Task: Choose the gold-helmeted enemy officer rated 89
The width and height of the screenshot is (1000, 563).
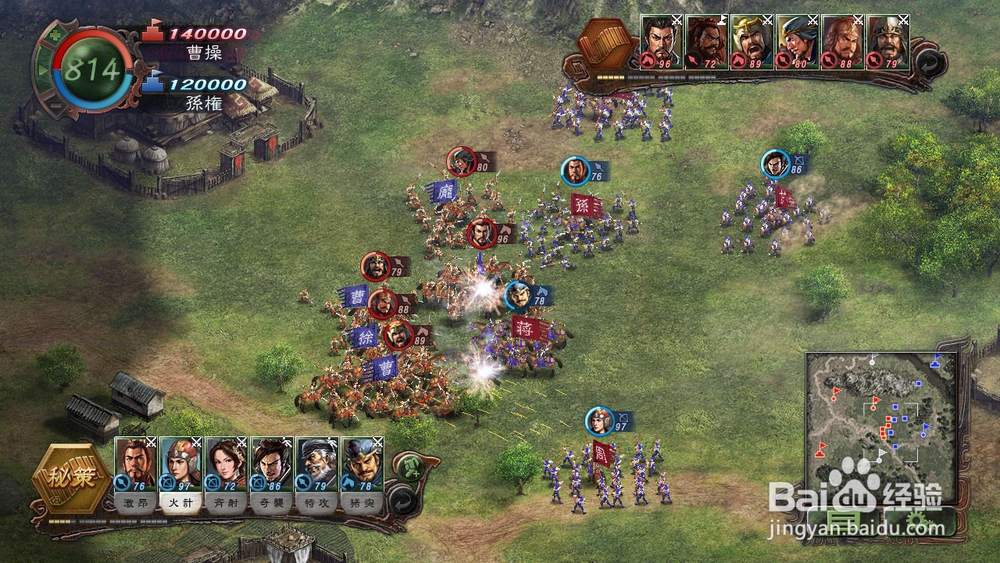Action: [751, 40]
